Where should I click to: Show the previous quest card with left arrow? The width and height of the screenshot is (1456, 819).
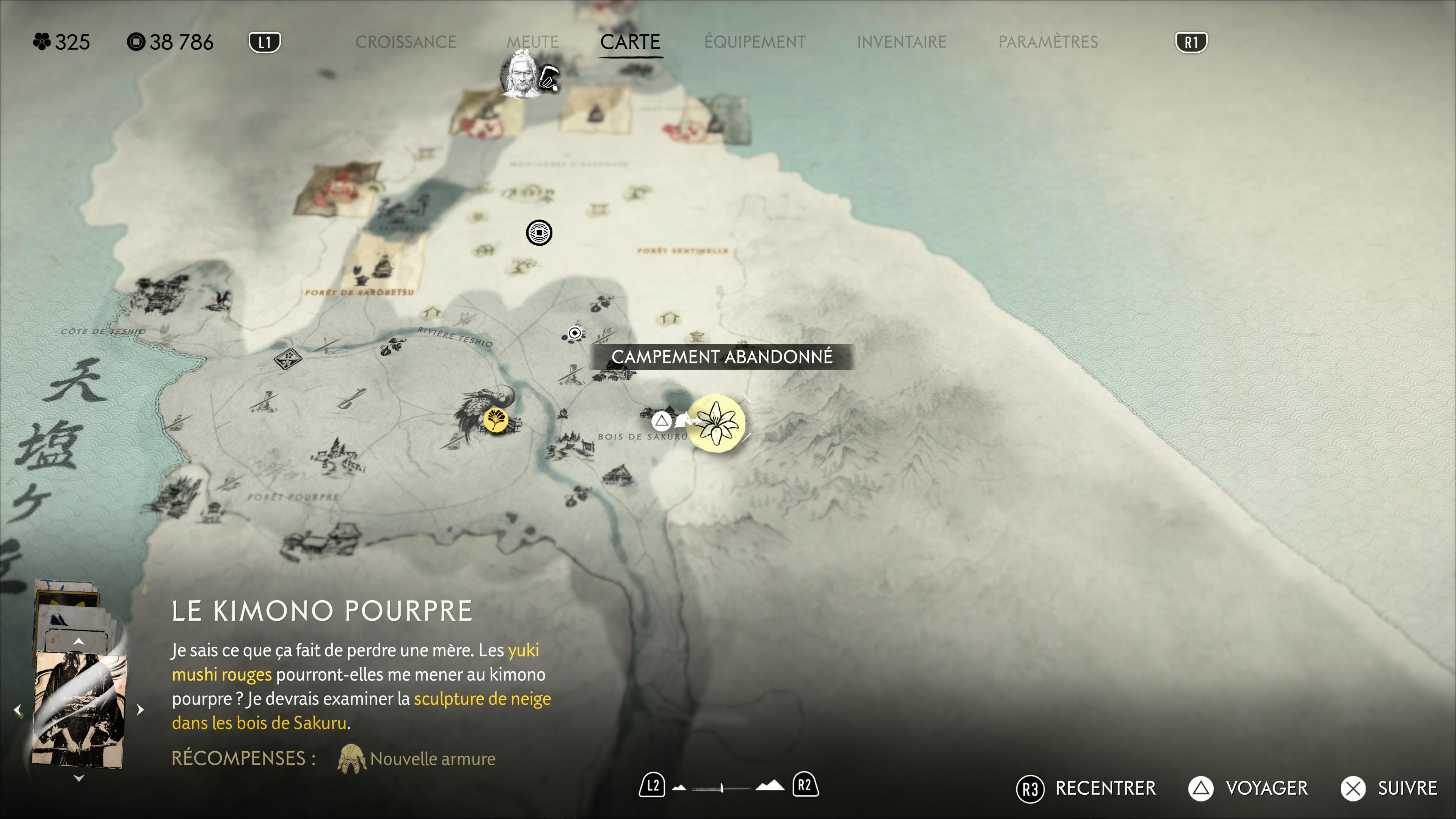(x=18, y=709)
